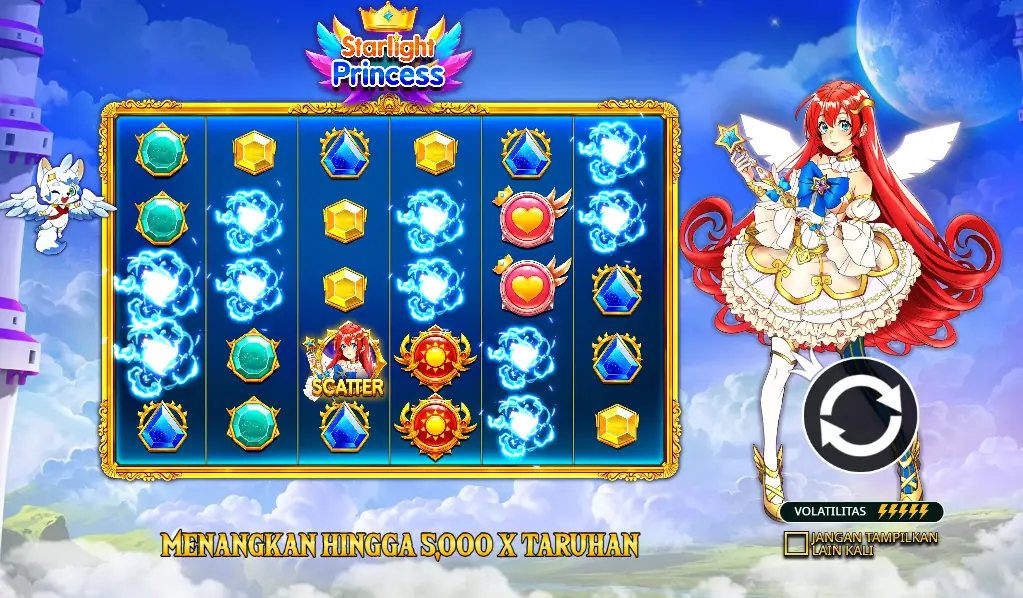Tick the "Jangan tampilkan lain kali" checkbox
The width and height of the screenshot is (1023, 598).
pos(796,543)
